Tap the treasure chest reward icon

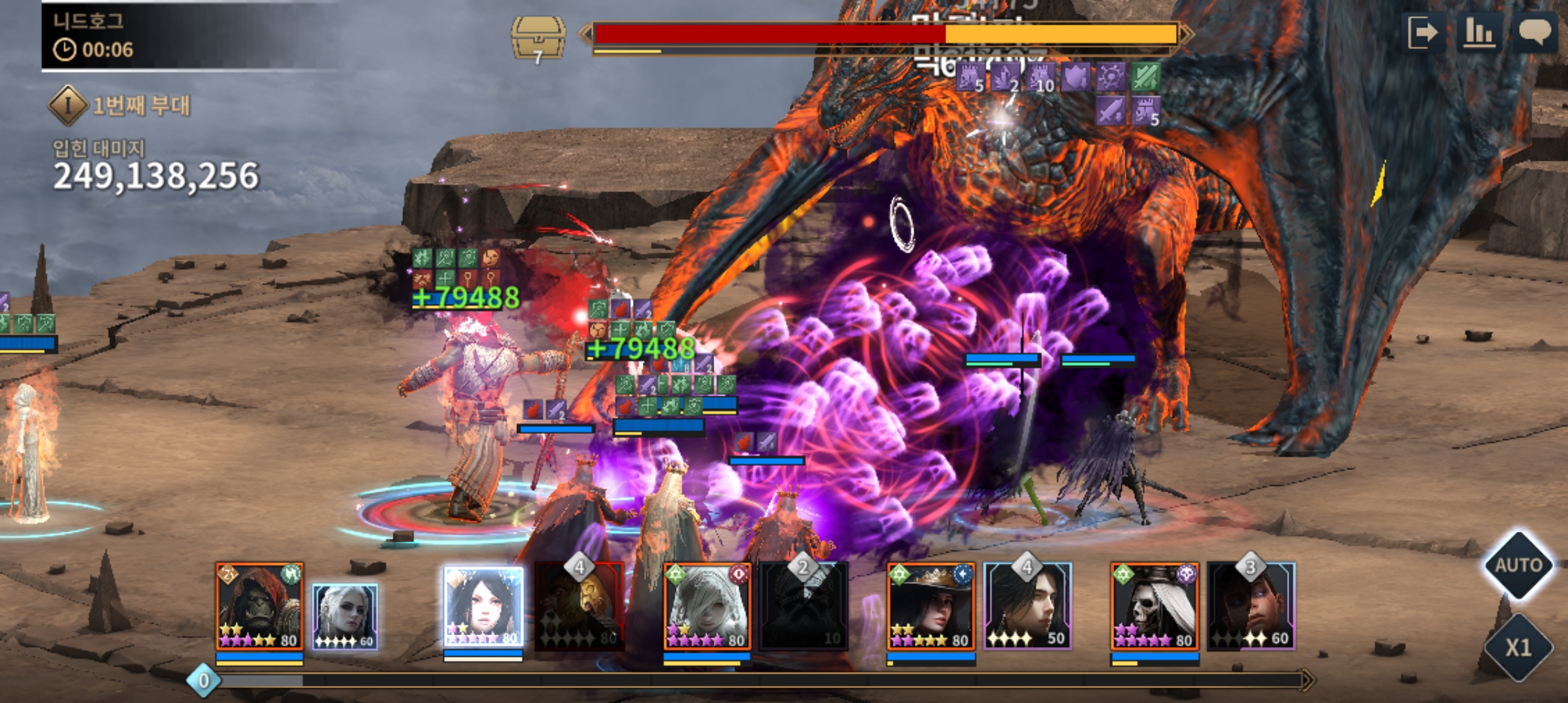[x=538, y=39]
